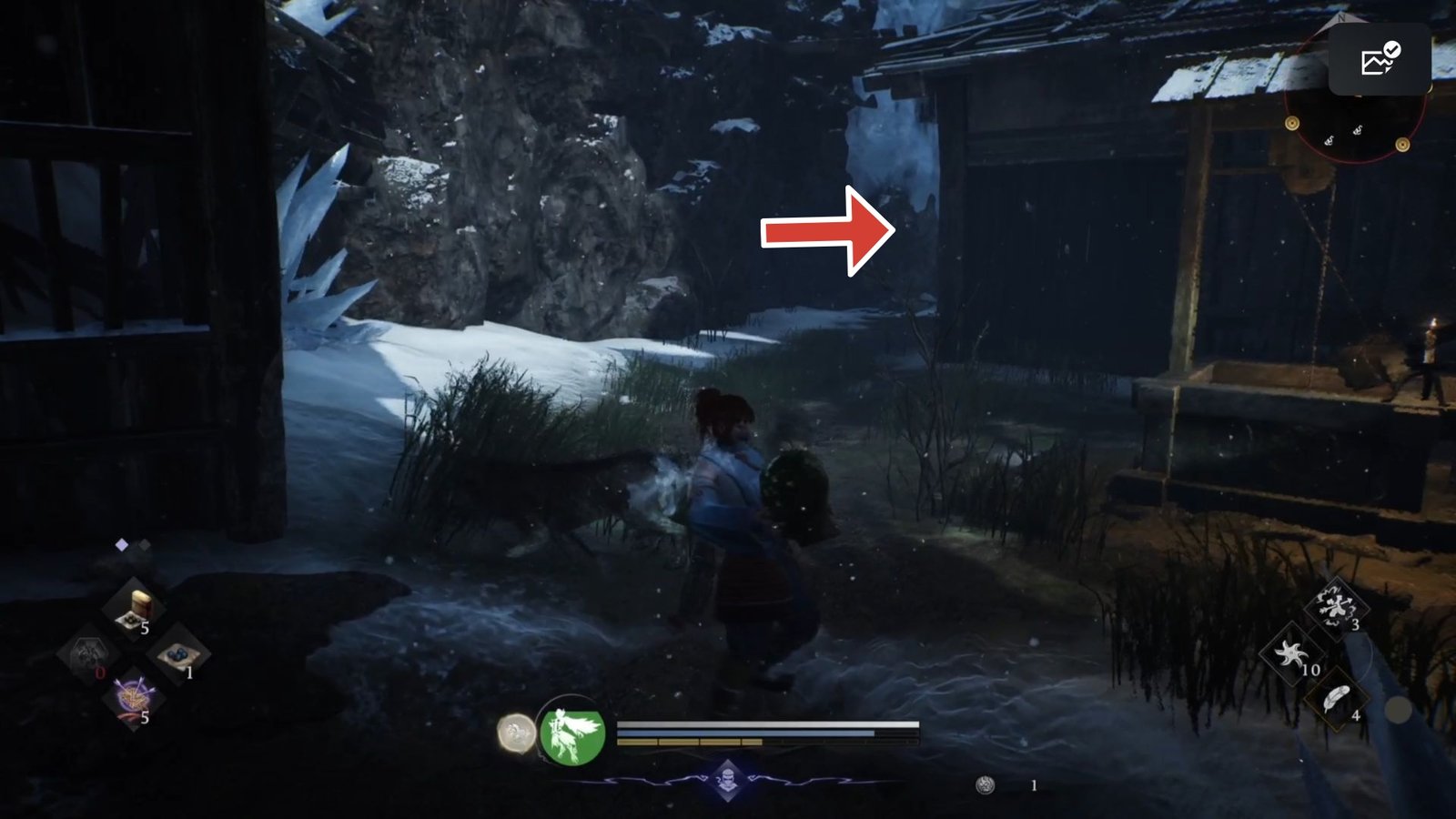Click the grayed hexagon slot showing red 0
The image size is (1456, 819).
click(x=88, y=655)
